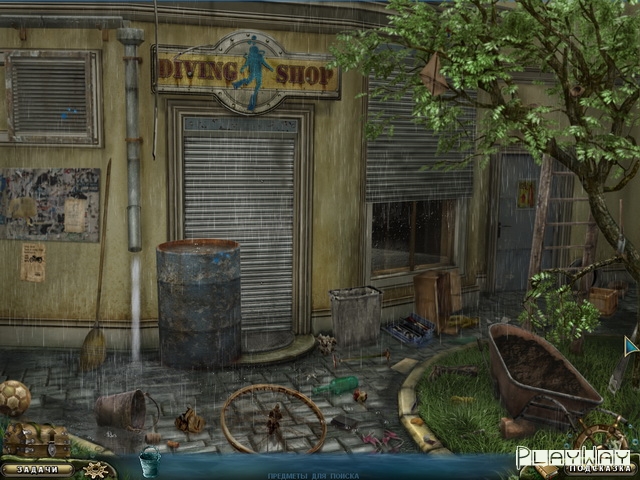The width and height of the screenshot is (640, 480).
Task: Select the bucket in the inventory bar
Action: pos(149,463)
